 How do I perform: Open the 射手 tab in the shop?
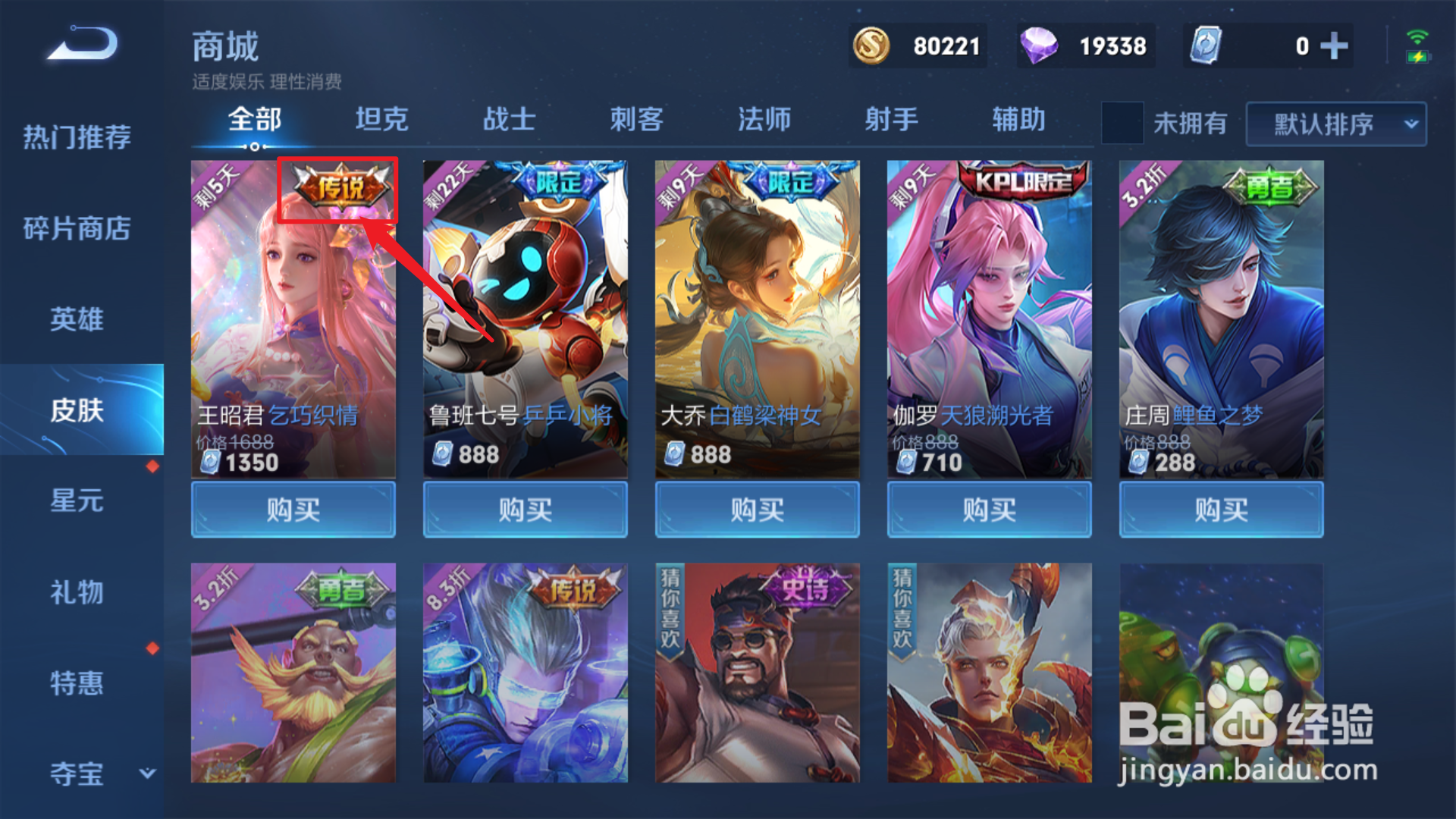[892, 119]
